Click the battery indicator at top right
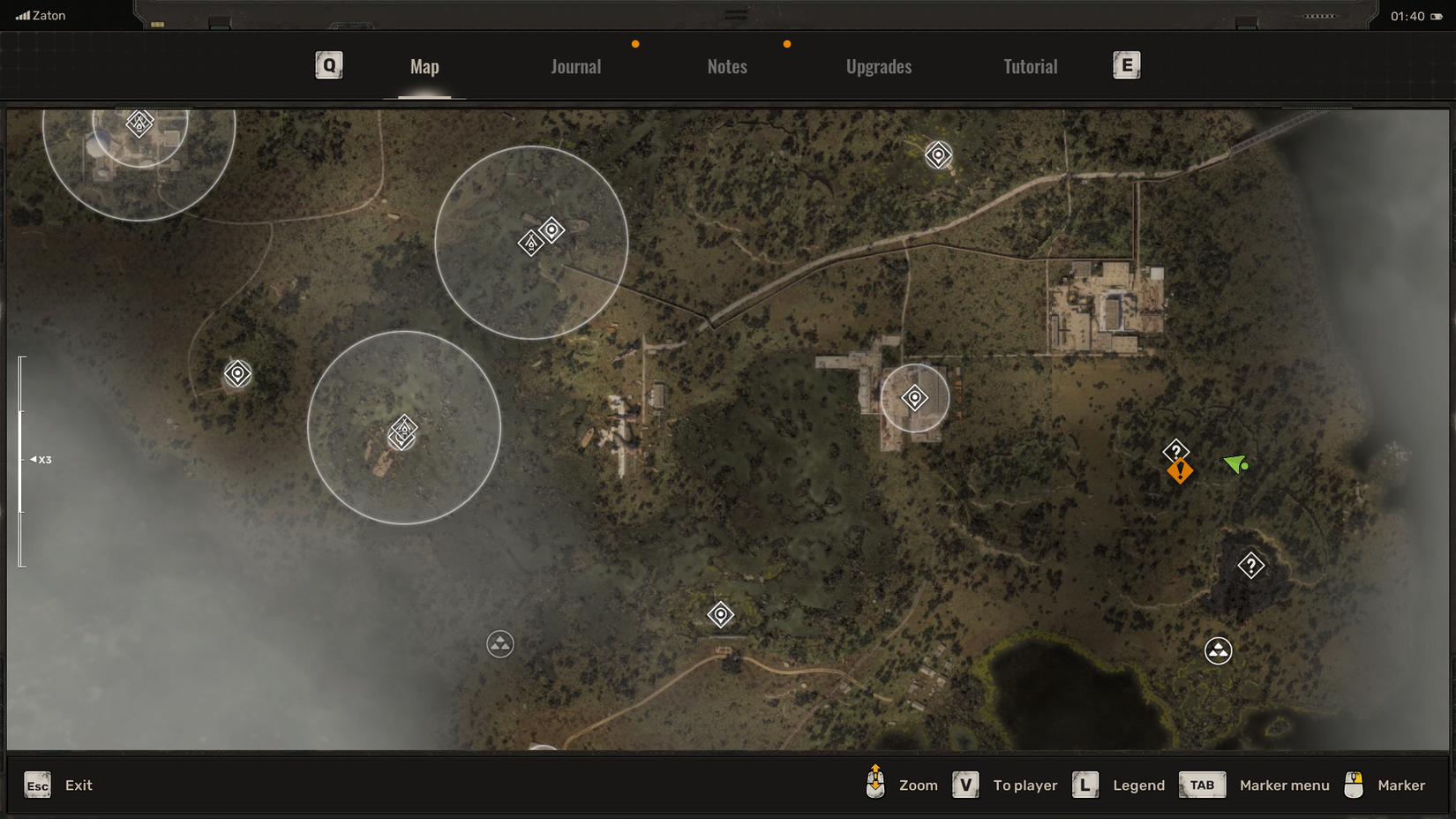This screenshot has width=1456, height=819. click(x=1436, y=15)
